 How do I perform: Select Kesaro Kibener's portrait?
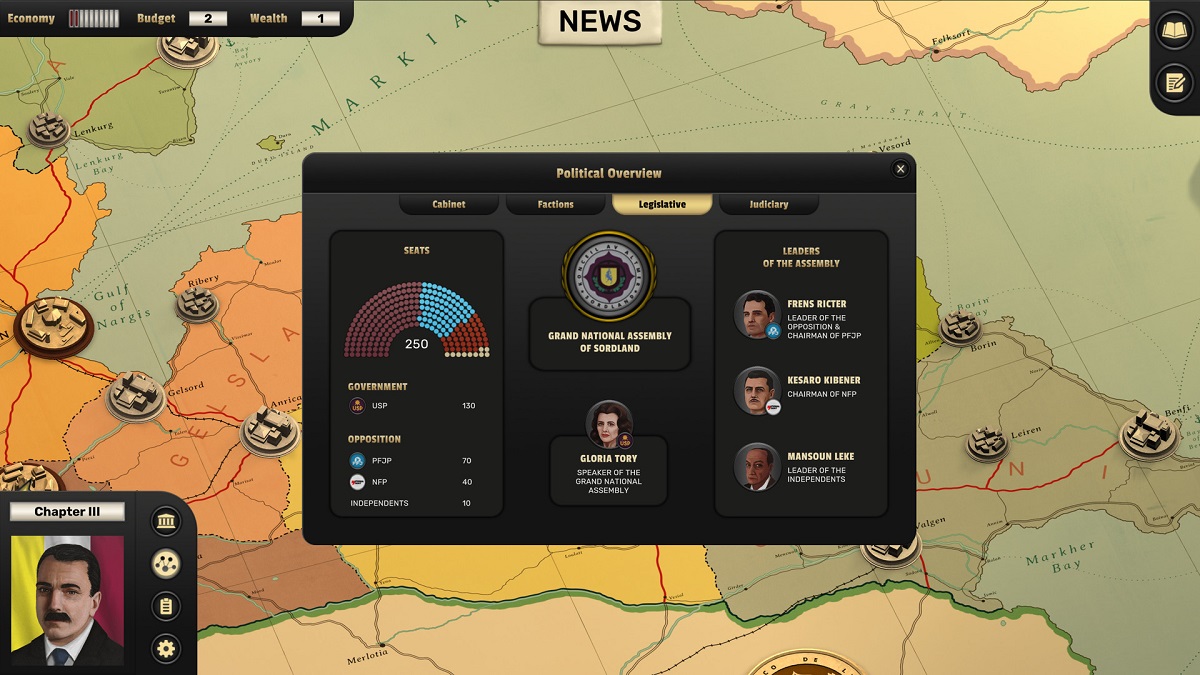[756, 391]
